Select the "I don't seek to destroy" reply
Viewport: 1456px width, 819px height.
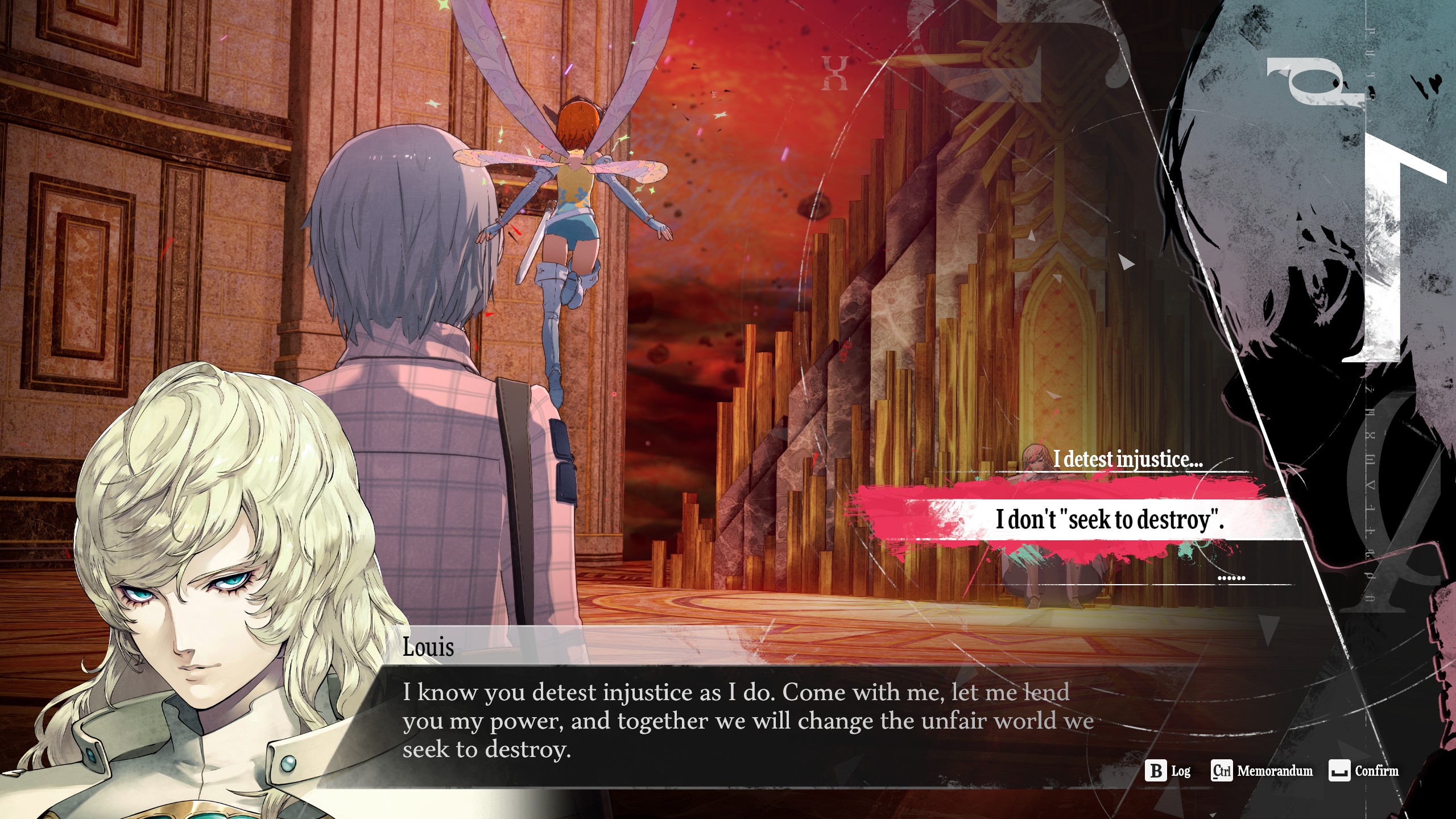1109,519
